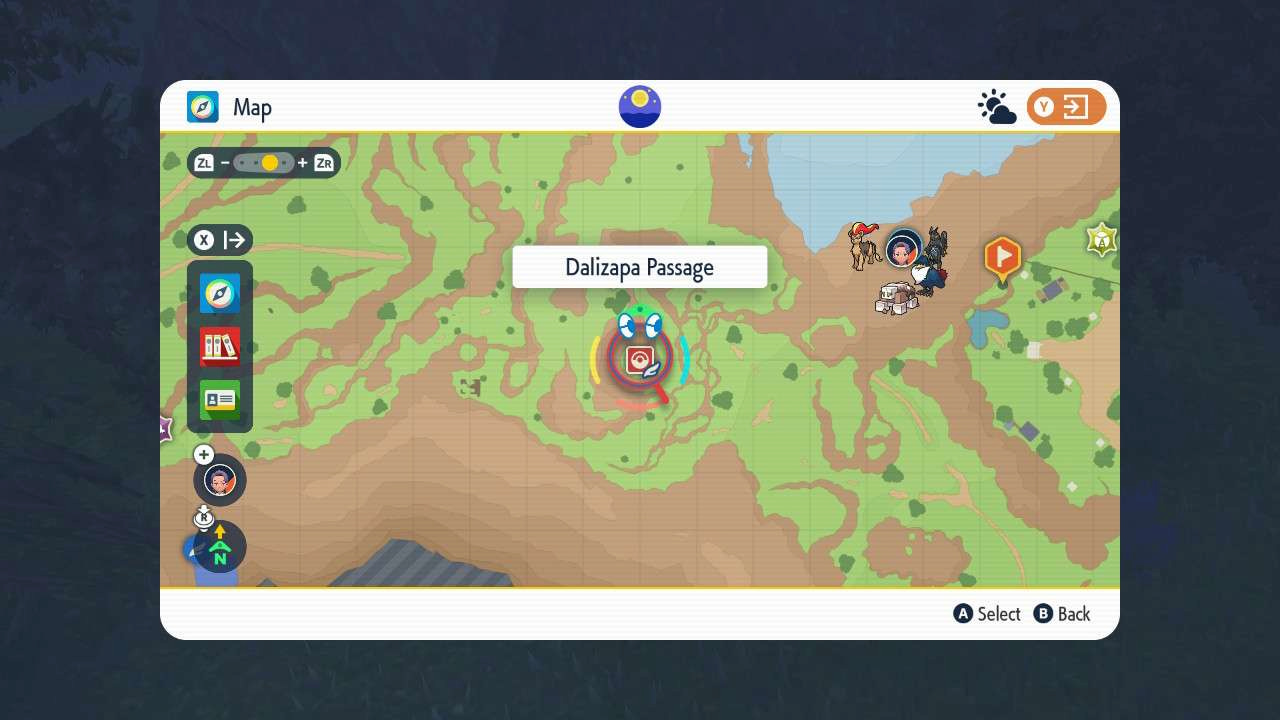Click the plus button above the player avatar
This screenshot has width=1280, height=720.
[x=204, y=454]
